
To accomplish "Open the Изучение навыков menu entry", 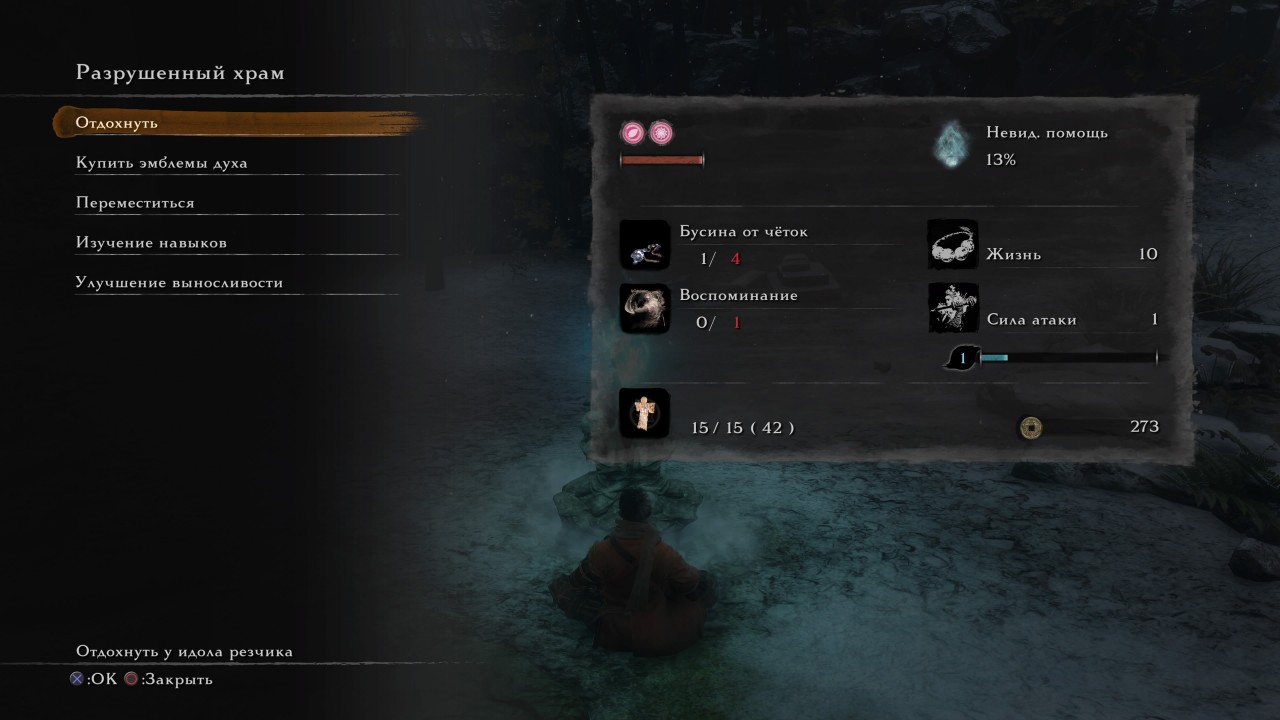I will [x=150, y=242].
